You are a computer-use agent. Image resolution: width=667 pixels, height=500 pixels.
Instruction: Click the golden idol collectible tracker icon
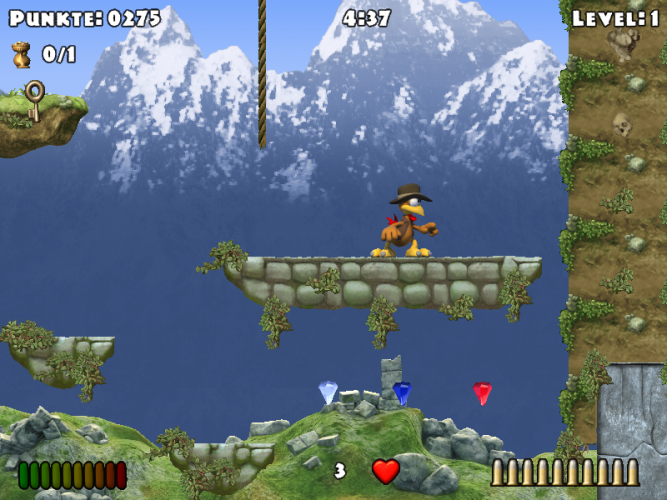tap(21, 54)
